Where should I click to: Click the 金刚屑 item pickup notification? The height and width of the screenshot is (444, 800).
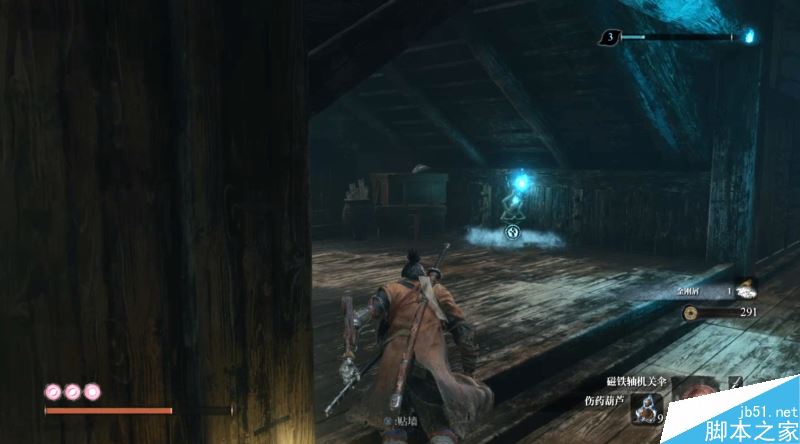click(x=710, y=290)
